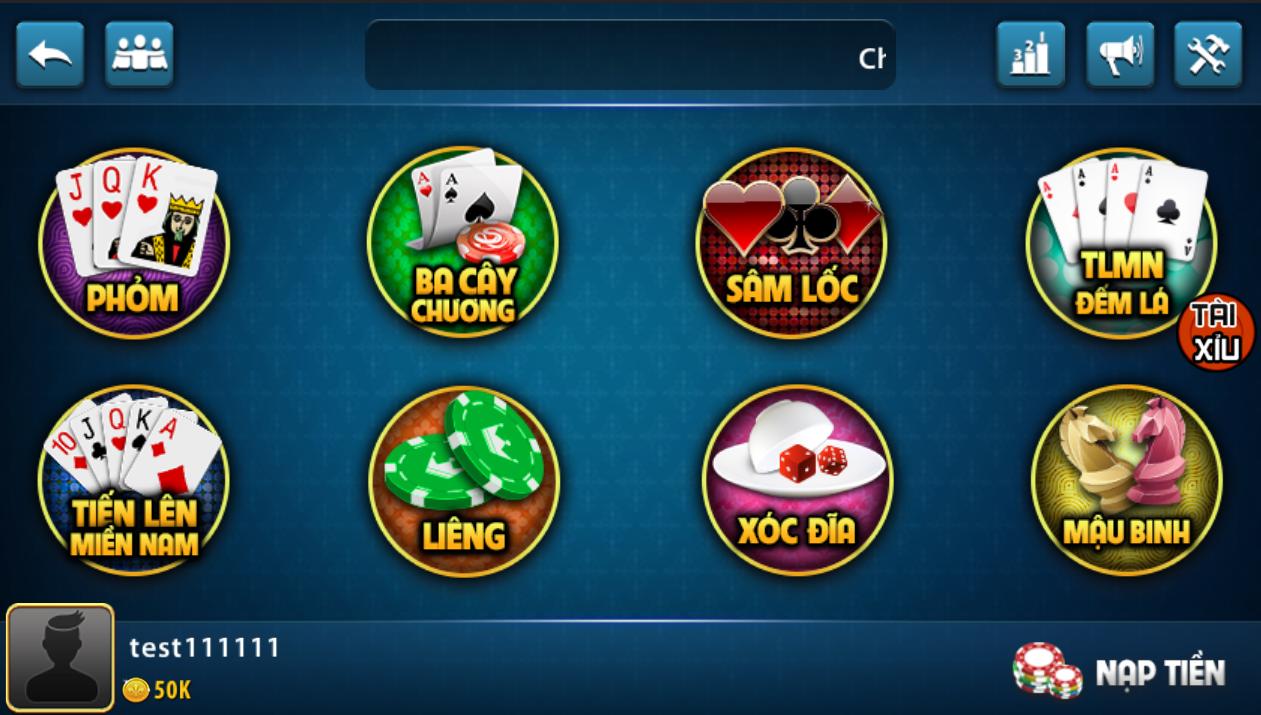
Task: Launch the Tài Xỉu badge
Action: [1216, 332]
